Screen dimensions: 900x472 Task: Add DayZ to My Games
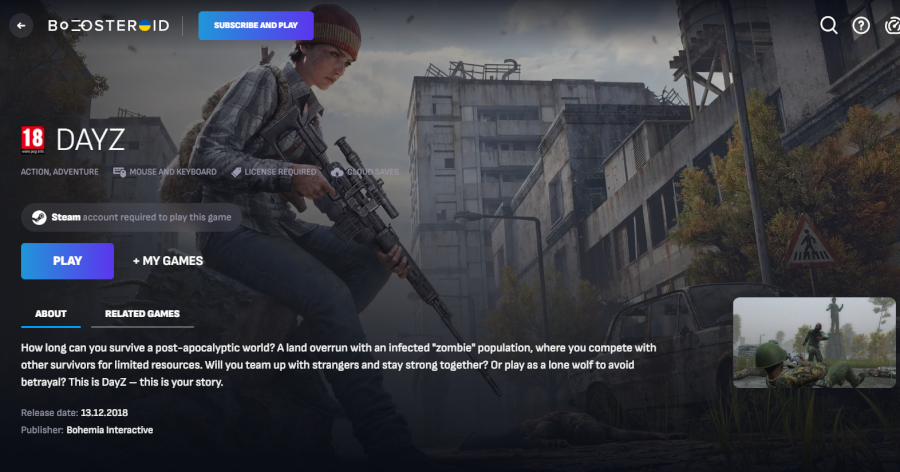coord(168,261)
